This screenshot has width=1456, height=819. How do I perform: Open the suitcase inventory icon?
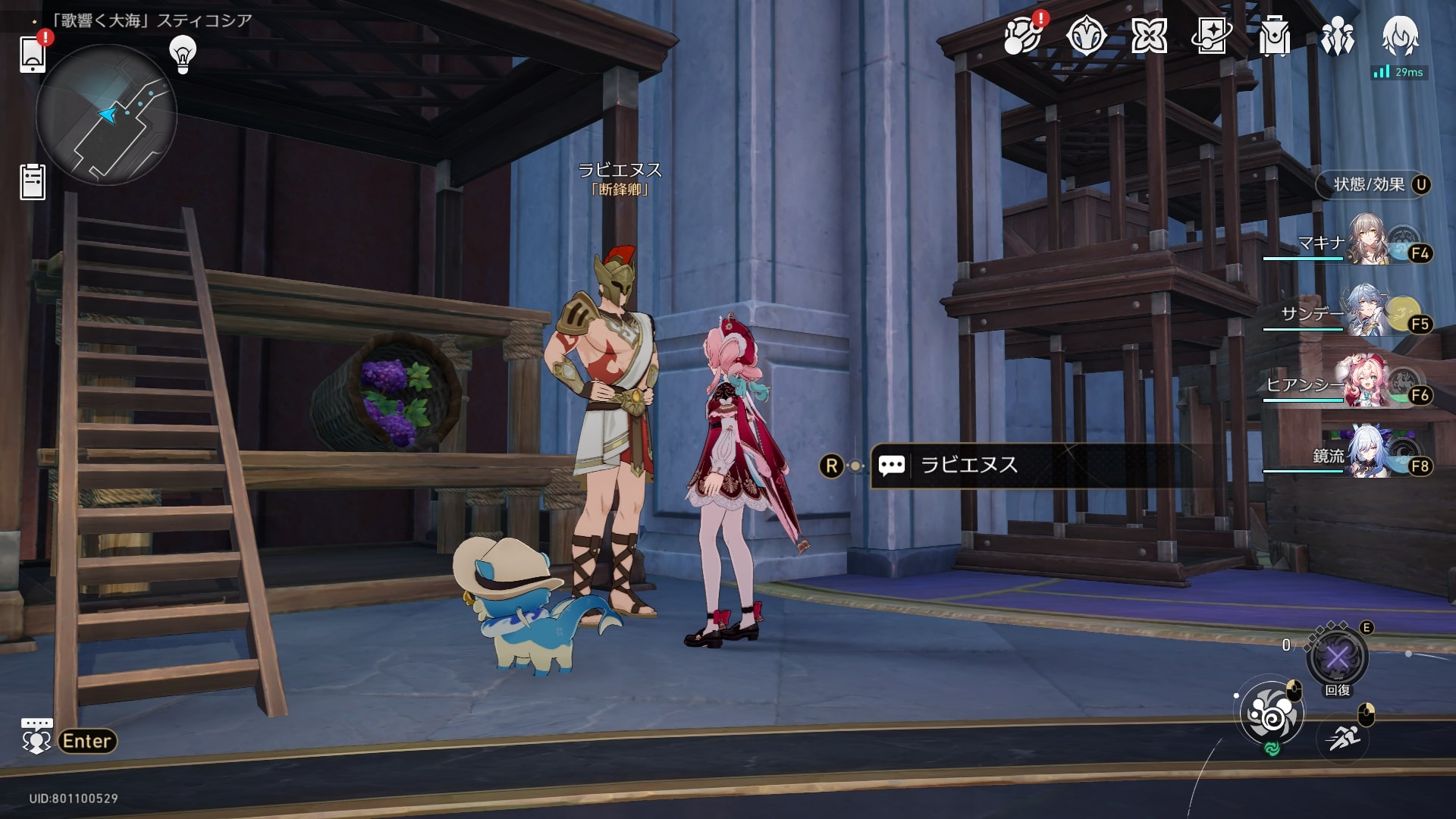click(1274, 36)
